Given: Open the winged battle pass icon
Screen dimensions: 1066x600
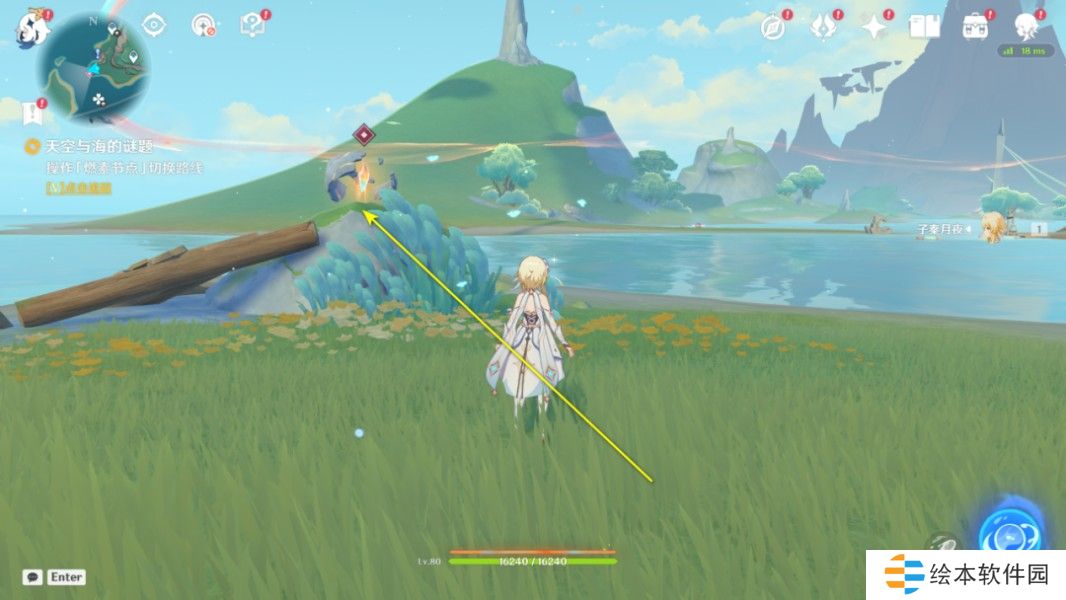Looking at the screenshot, I should (823, 27).
